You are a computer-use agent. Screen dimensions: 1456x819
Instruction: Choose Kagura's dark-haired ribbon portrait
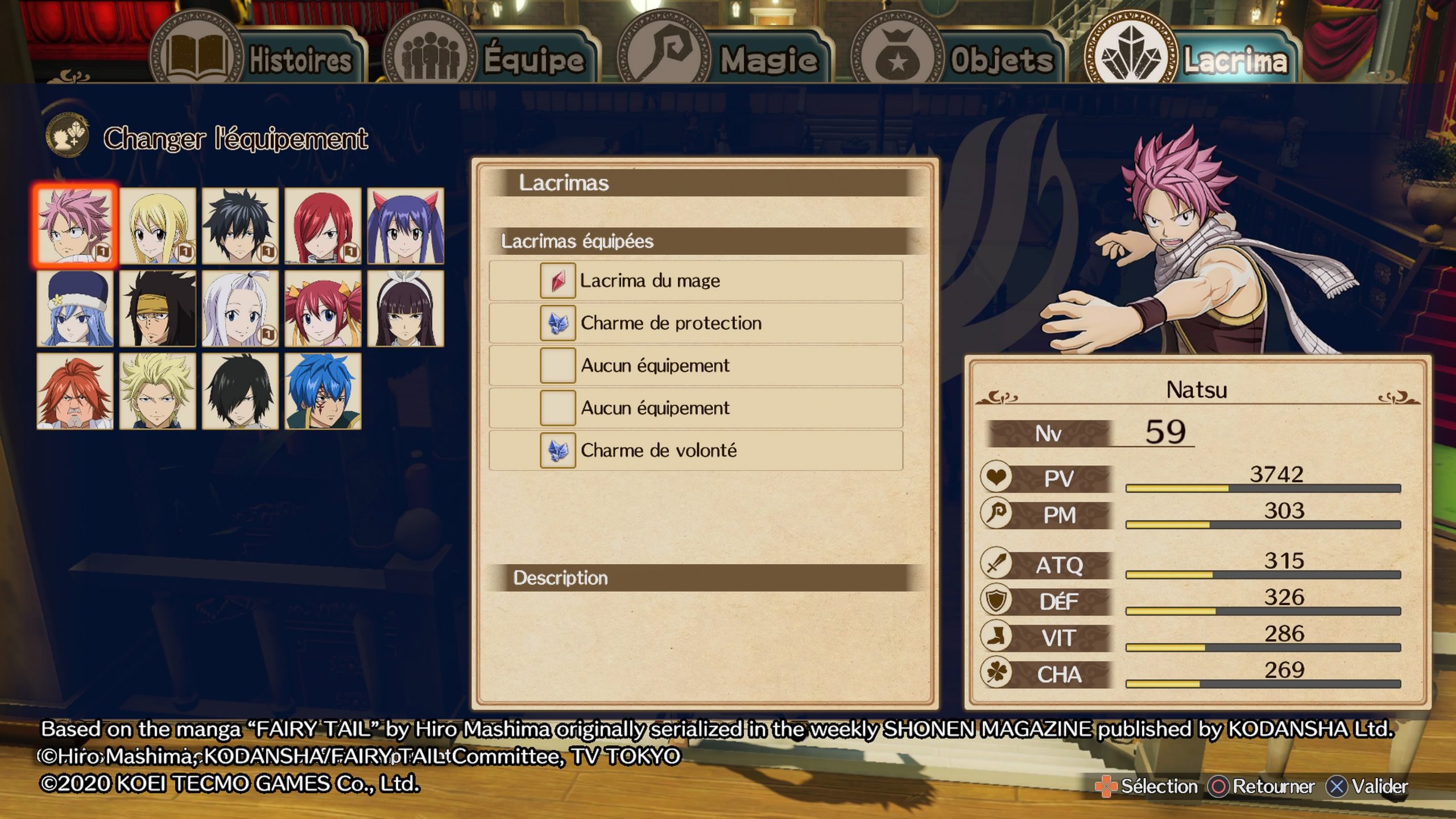tap(405, 308)
